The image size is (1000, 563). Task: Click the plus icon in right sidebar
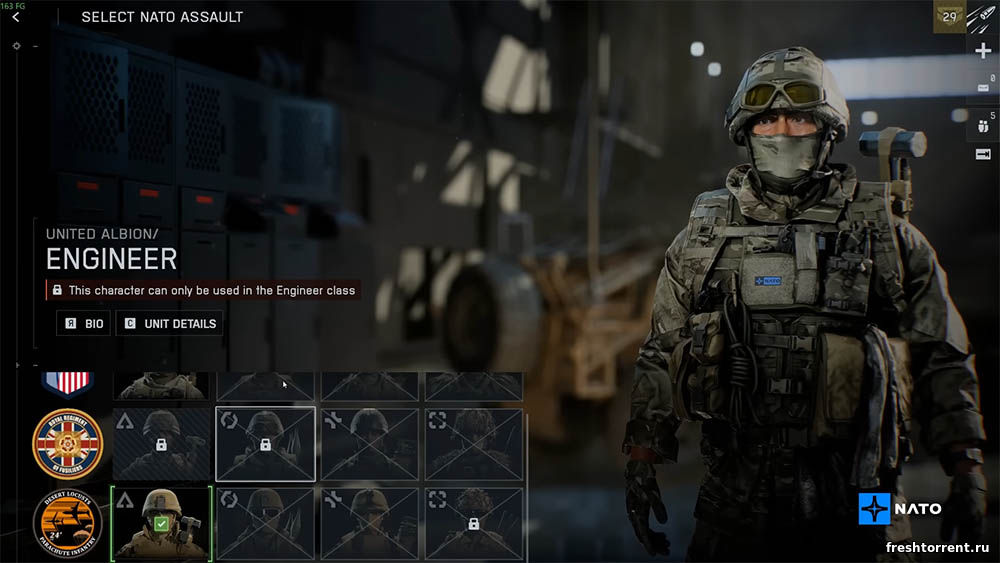982,51
